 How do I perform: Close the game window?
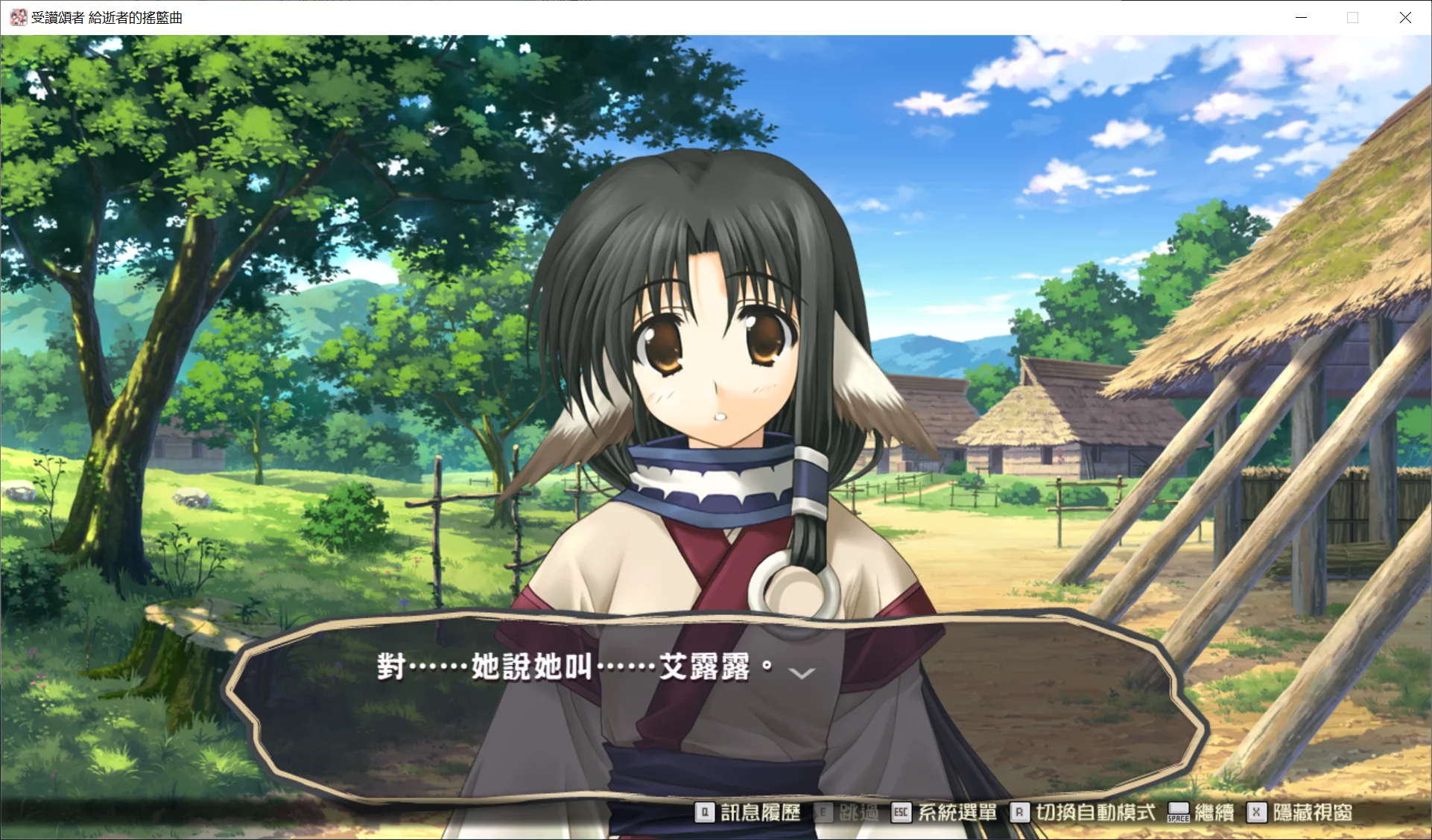[1405, 17]
